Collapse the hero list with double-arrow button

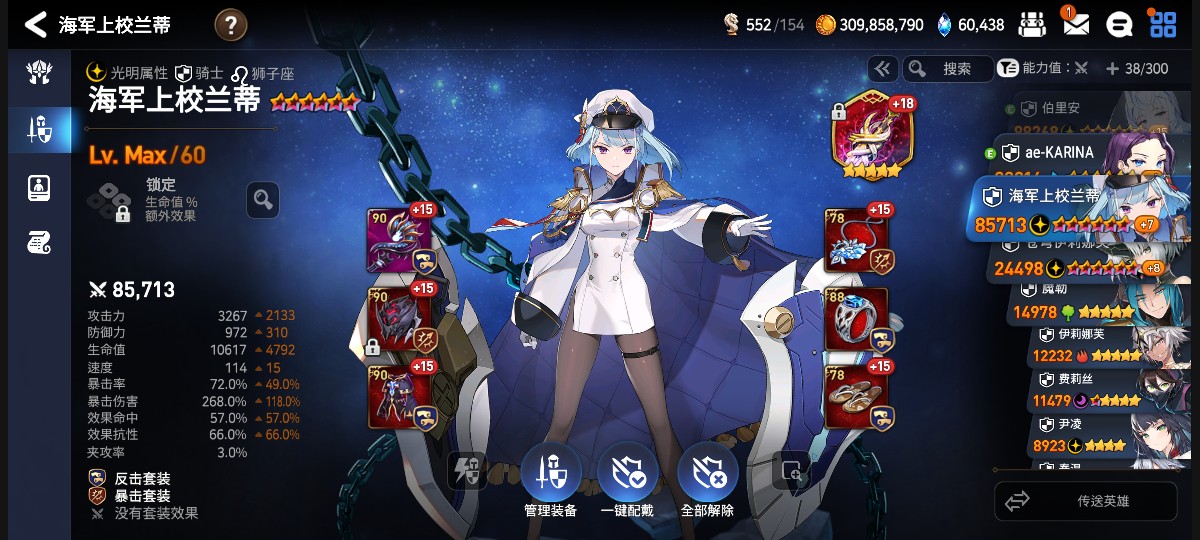pos(882,69)
